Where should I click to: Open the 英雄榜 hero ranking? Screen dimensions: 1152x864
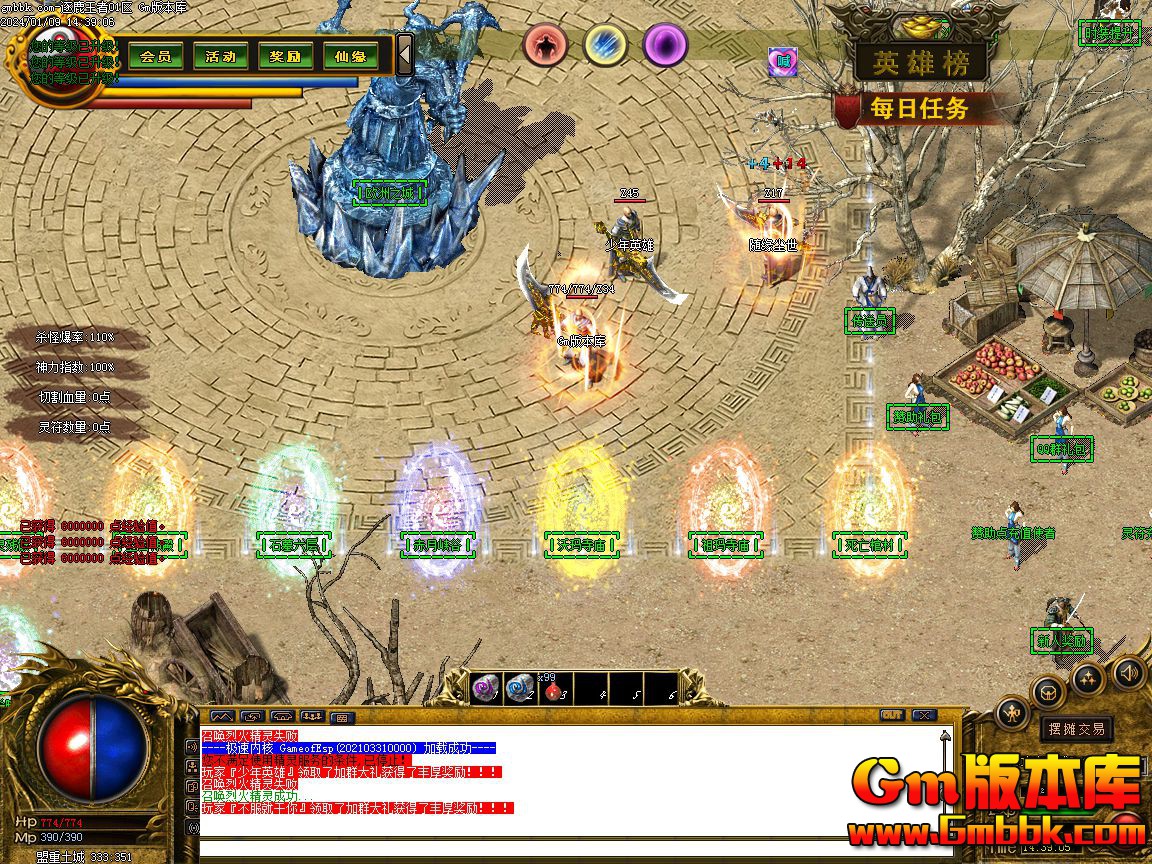tap(920, 63)
